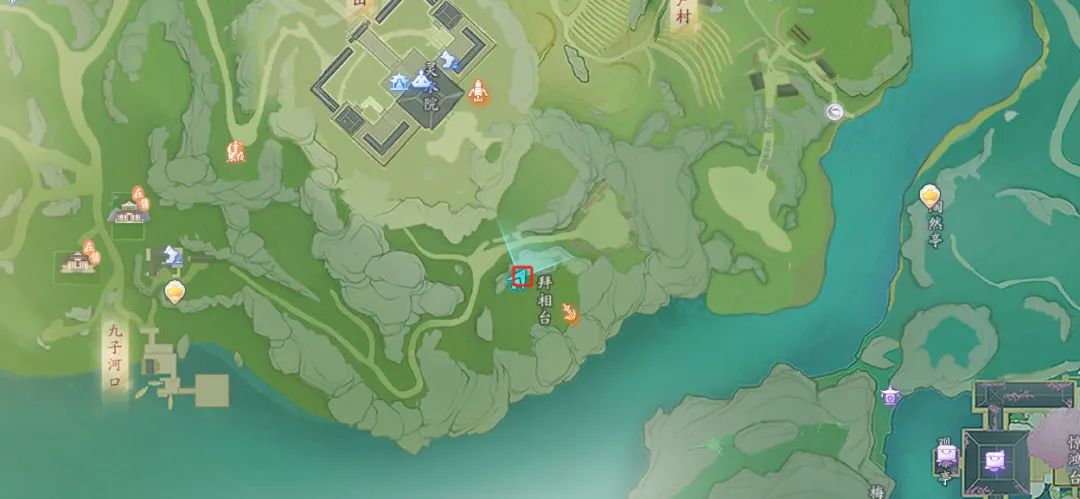Screen dimensions: 1080x499
Task: Select the yellow teleport marker above 九子河口
Action: (175, 292)
